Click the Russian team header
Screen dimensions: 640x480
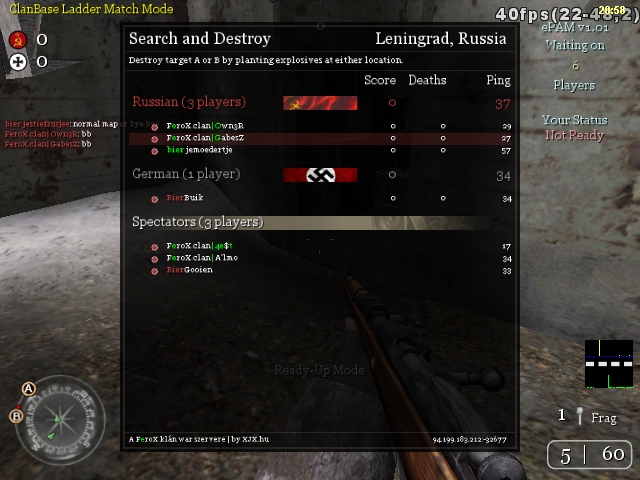coord(189,102)
